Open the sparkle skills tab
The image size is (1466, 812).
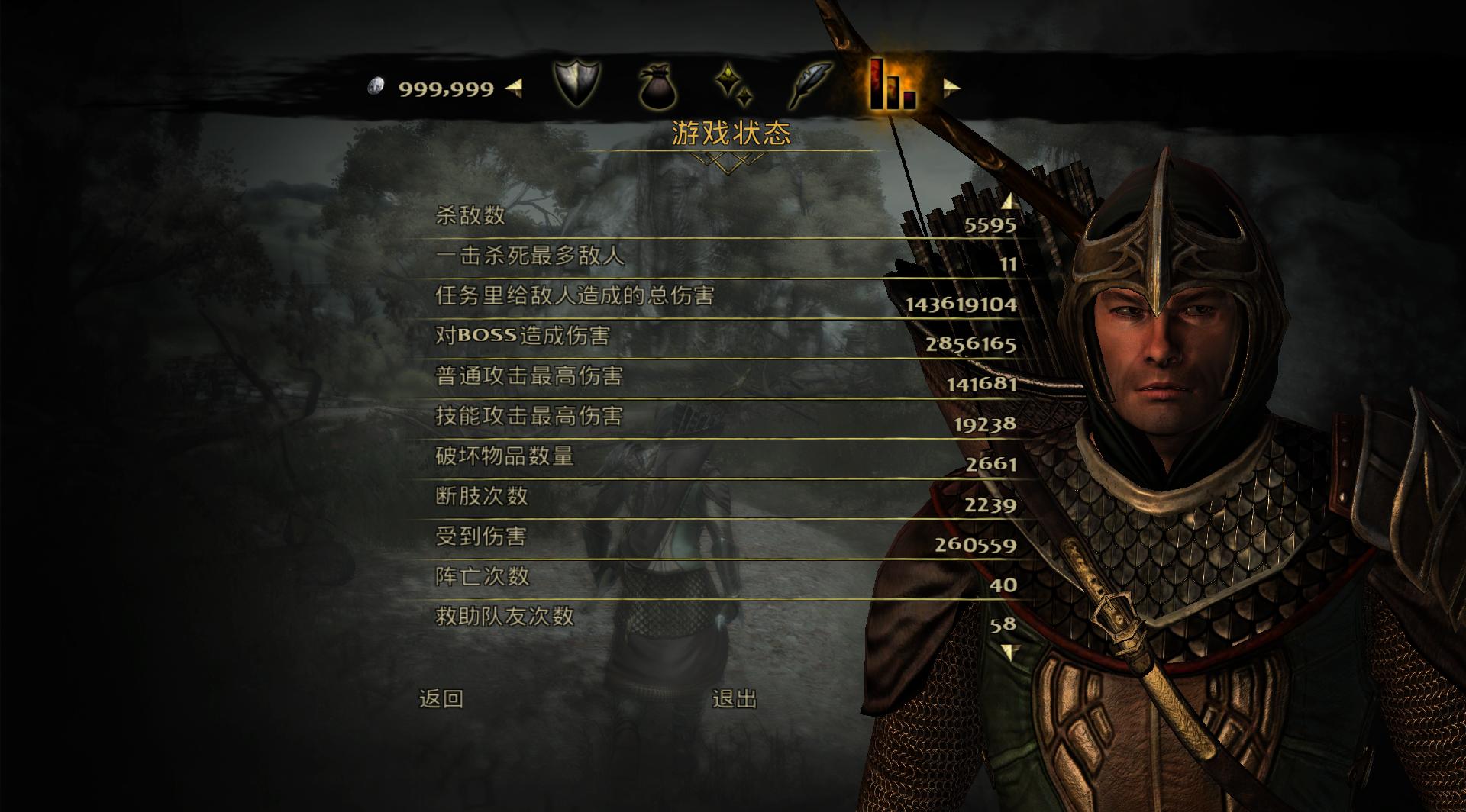click(x=735, y=85)
